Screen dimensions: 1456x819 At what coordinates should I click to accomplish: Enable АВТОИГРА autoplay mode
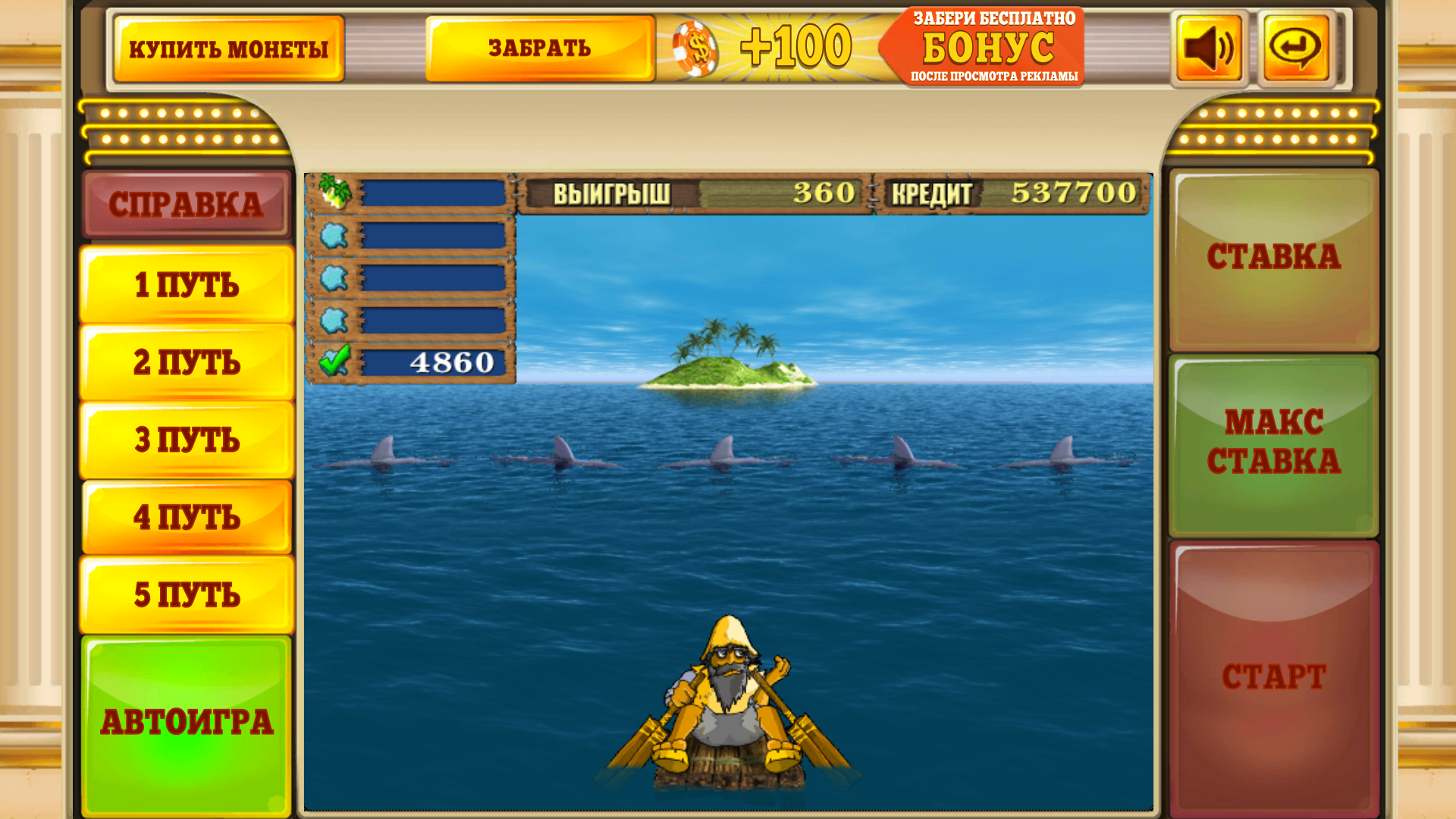(187, 720)
